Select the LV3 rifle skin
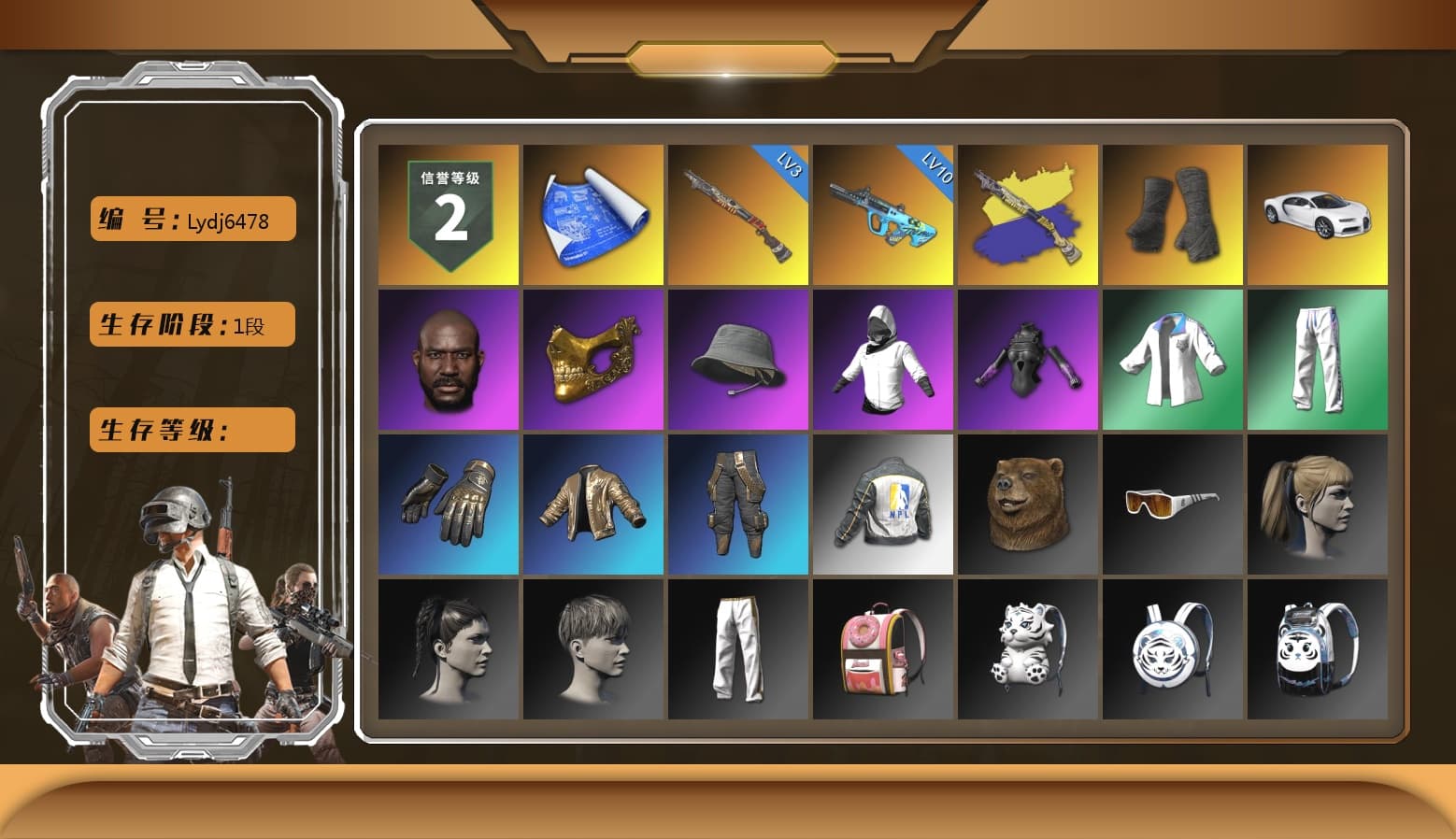This screenshot has width=1456, height=839. pos(737,213)
